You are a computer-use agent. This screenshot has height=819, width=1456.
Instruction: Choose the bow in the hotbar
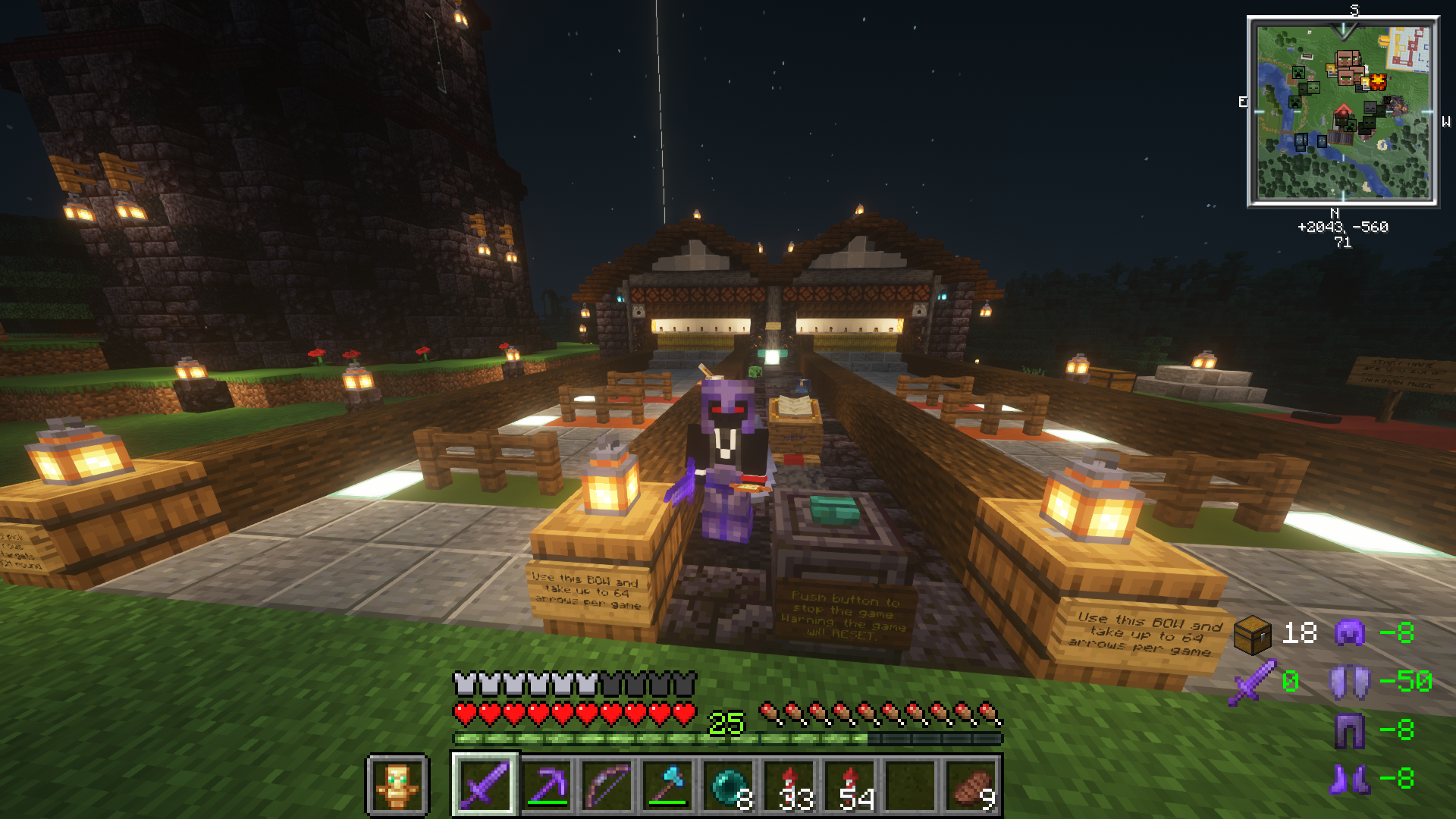click(x=607, y=785)
